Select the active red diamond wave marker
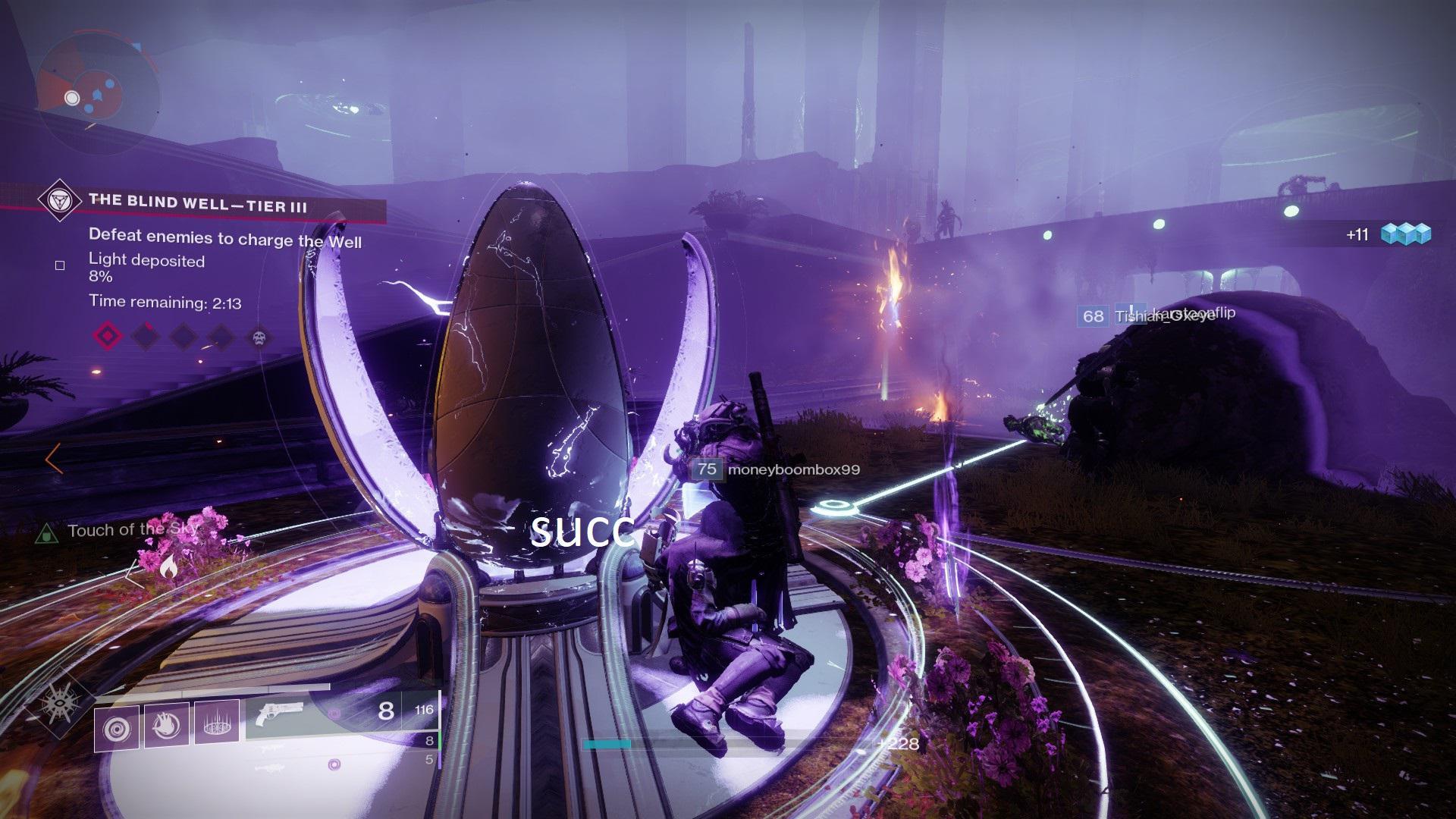The image size is (1456, 819). point(108,336)
